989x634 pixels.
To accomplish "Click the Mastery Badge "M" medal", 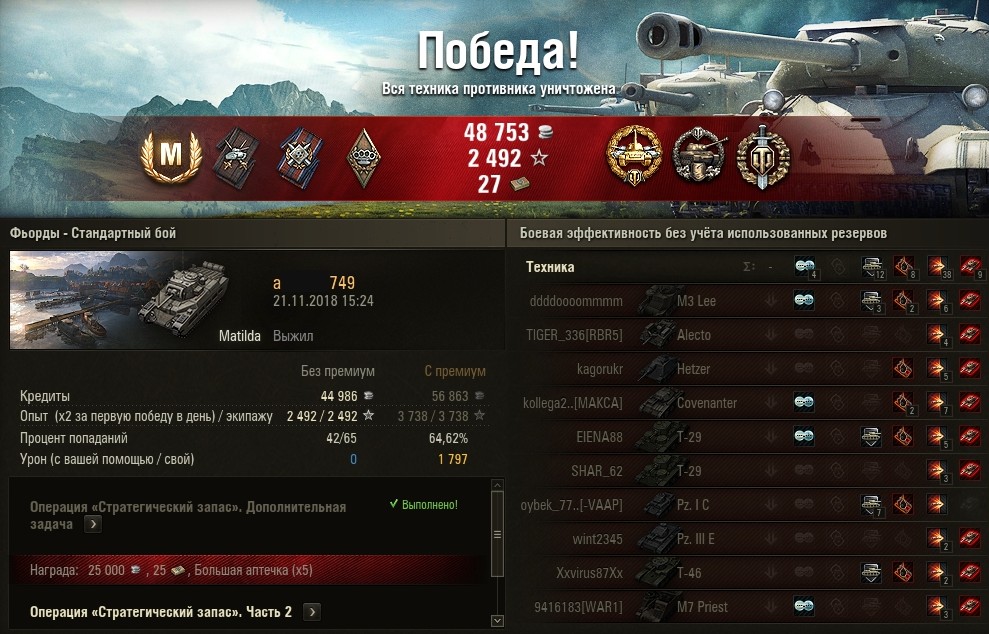I will [170, 155].
